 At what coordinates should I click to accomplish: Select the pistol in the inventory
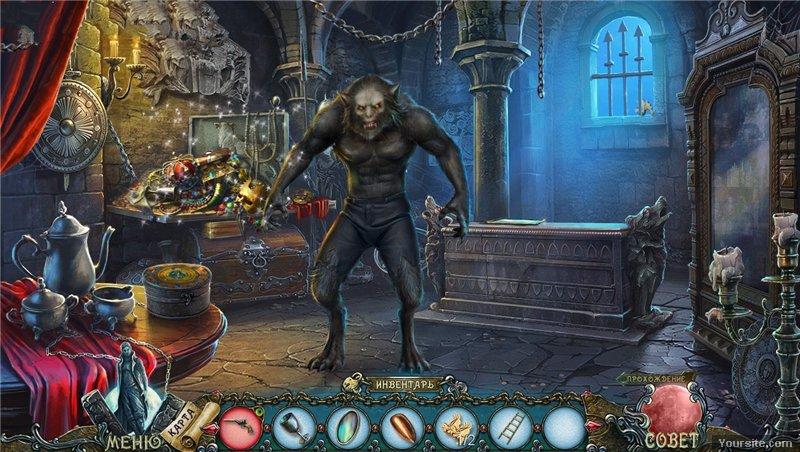pos(241,426)
